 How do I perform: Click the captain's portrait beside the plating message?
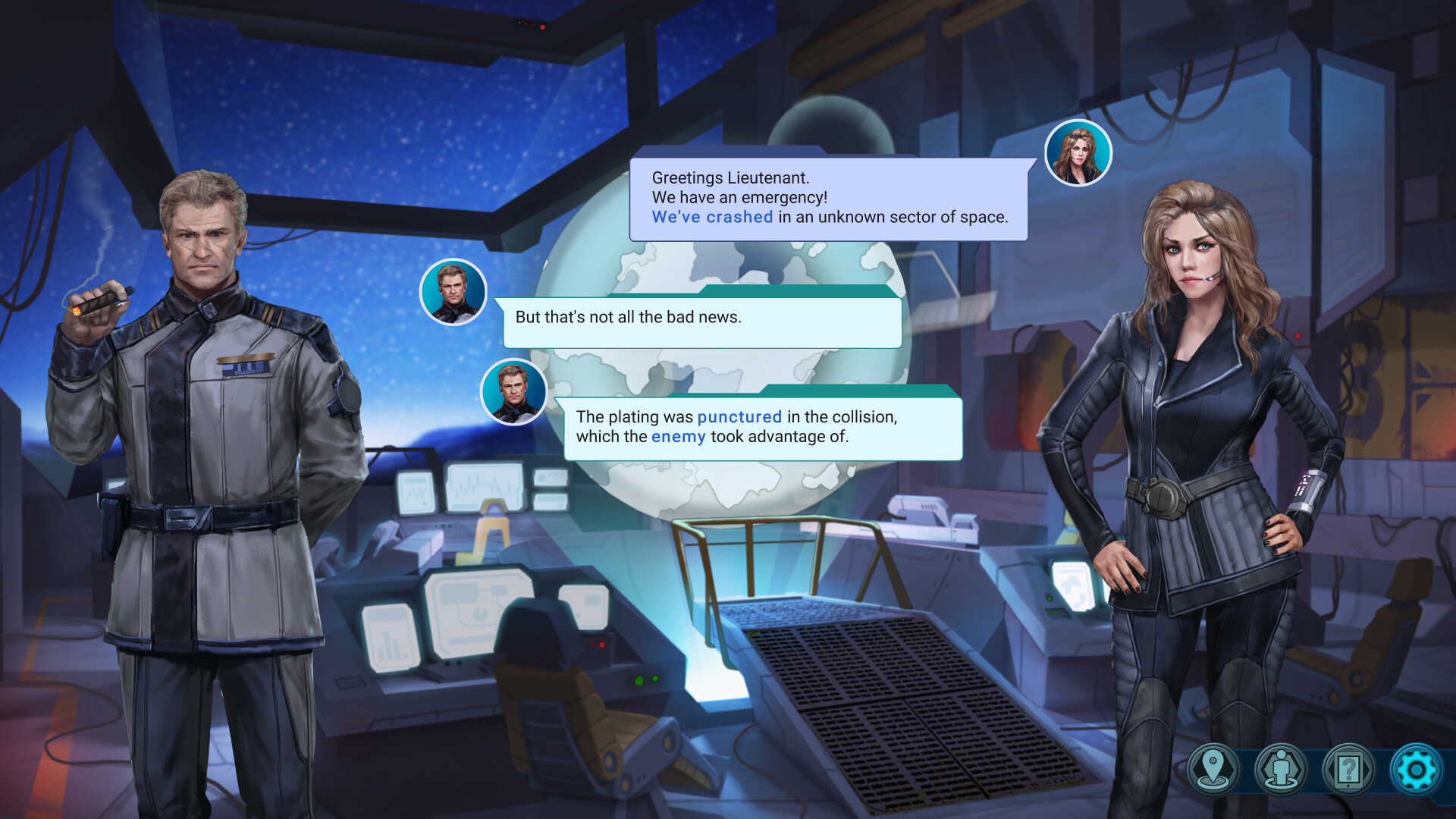pyautogui.click(x=513, y=390)
